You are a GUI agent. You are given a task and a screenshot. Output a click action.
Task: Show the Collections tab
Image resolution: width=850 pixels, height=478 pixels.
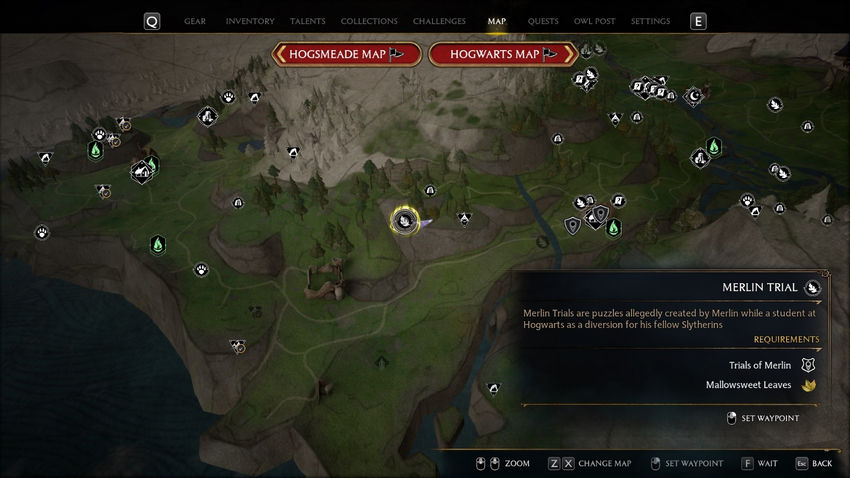tap(367, 21)
